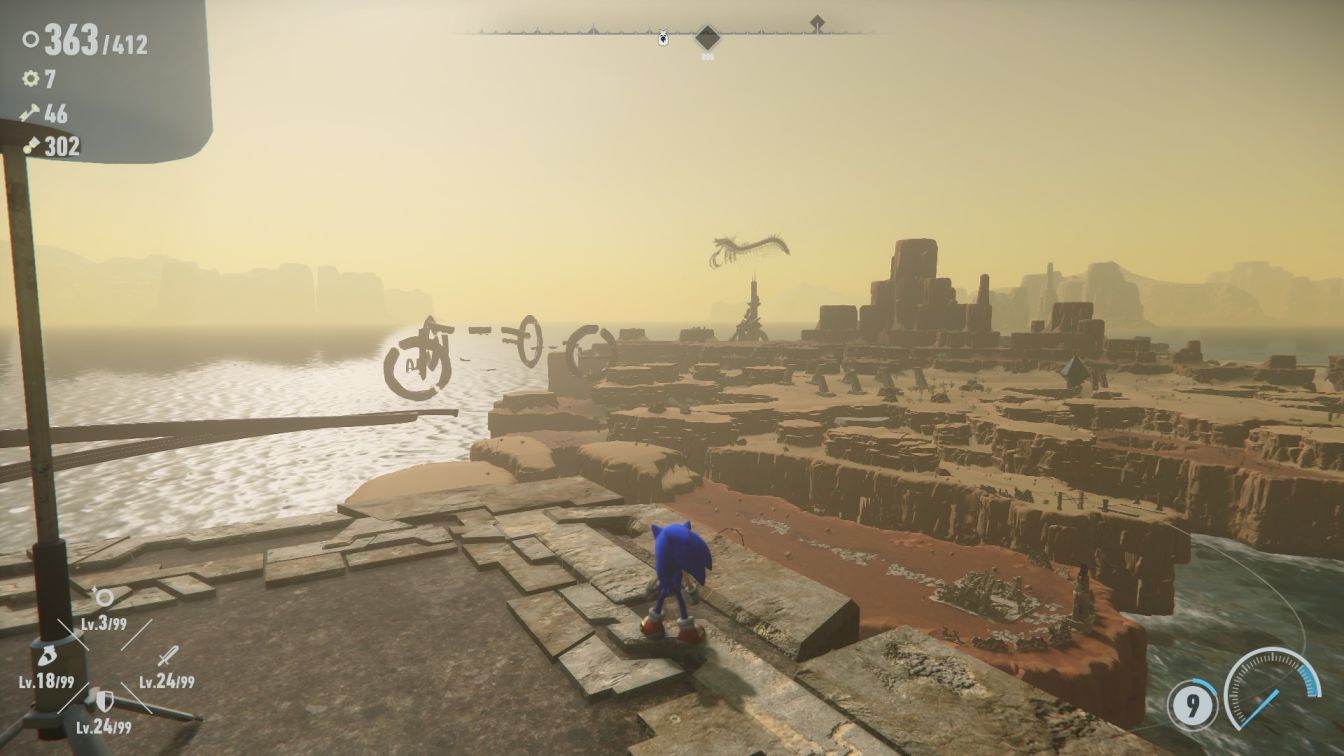Viewport: 1344px width, 756px height.
Task: Select the shield defense level icon
Action: point(104,701)
